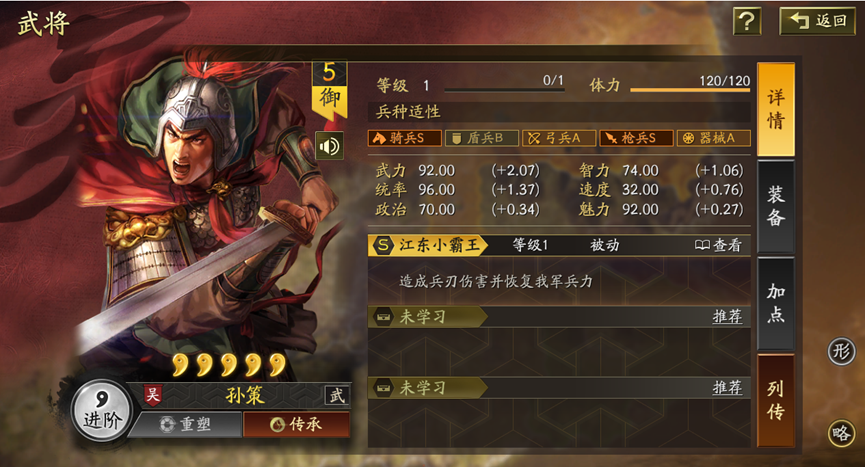Choose the 重塑 reshape button
This screenshot has width=865, height=467.
click(x=185, y=424)
